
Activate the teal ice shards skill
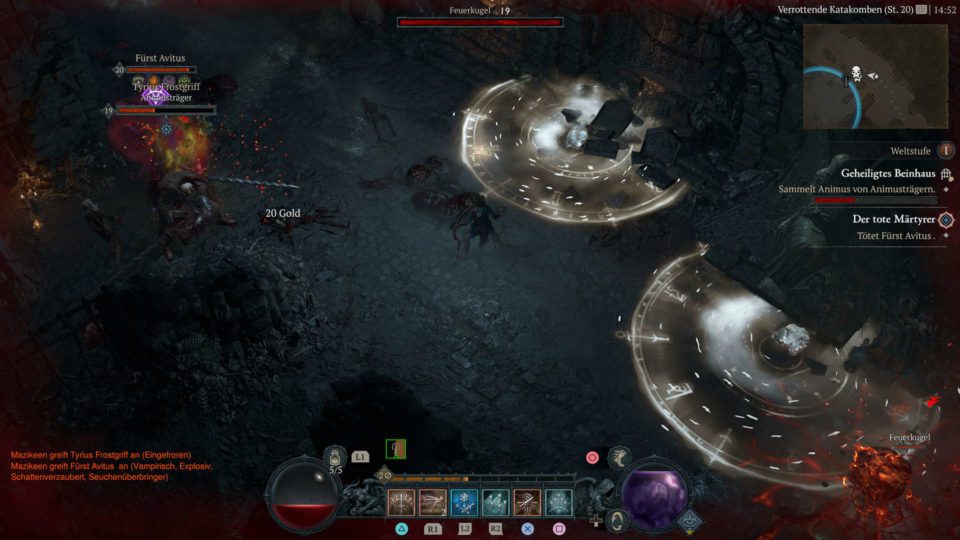pos(495,502)
